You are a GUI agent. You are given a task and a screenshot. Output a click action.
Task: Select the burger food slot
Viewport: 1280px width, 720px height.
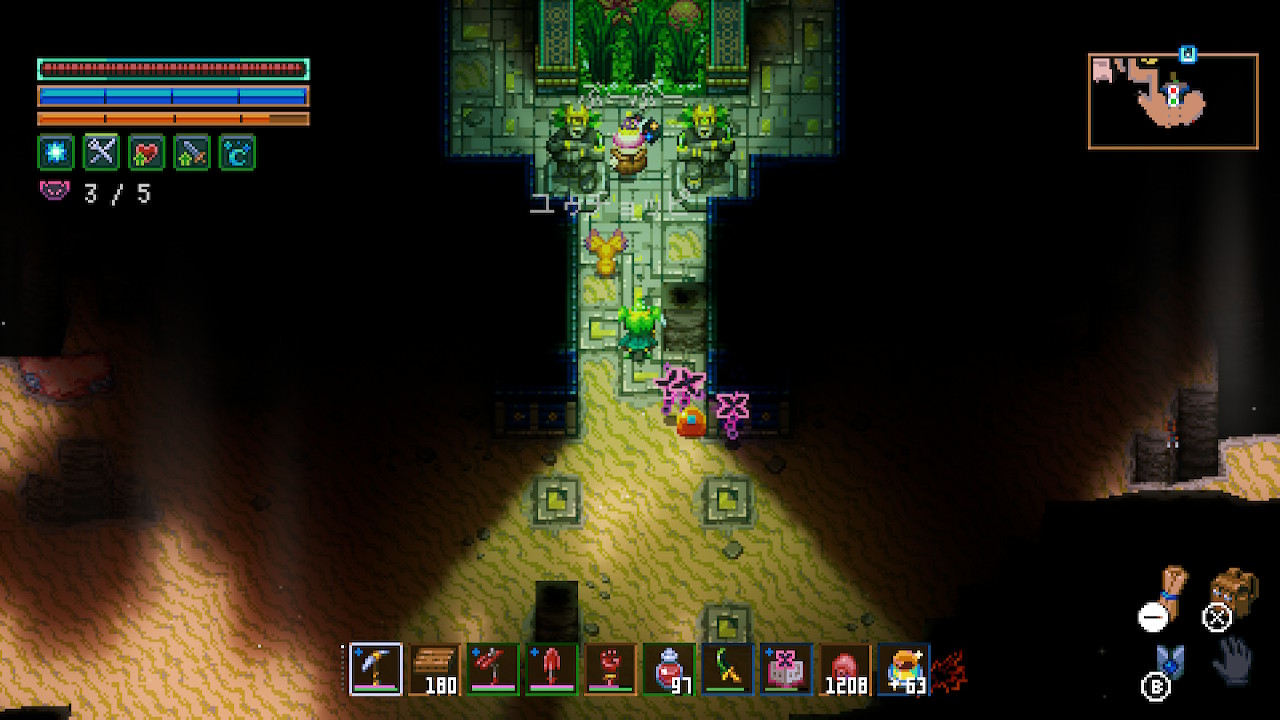(902, 668)
